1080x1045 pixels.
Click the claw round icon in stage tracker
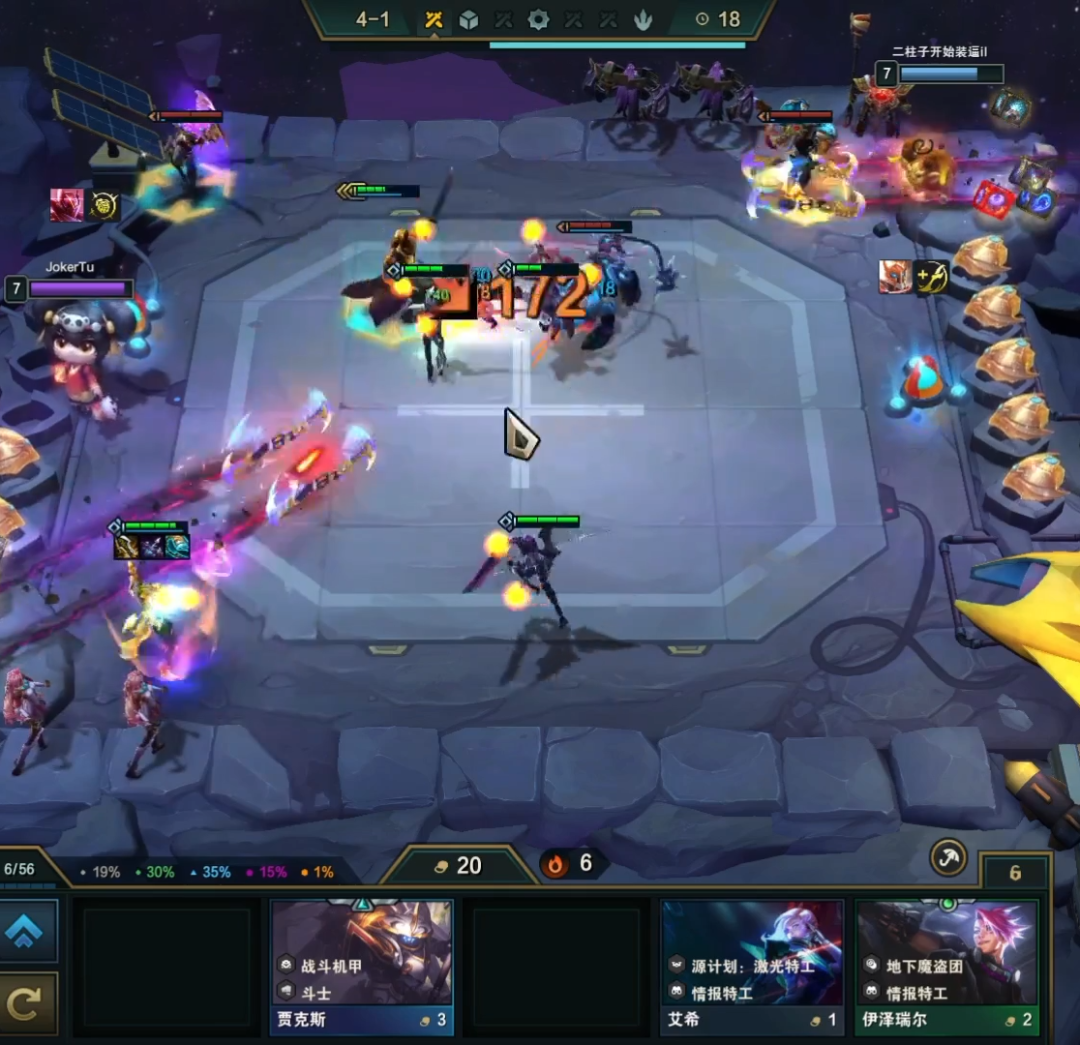(643, 20)
